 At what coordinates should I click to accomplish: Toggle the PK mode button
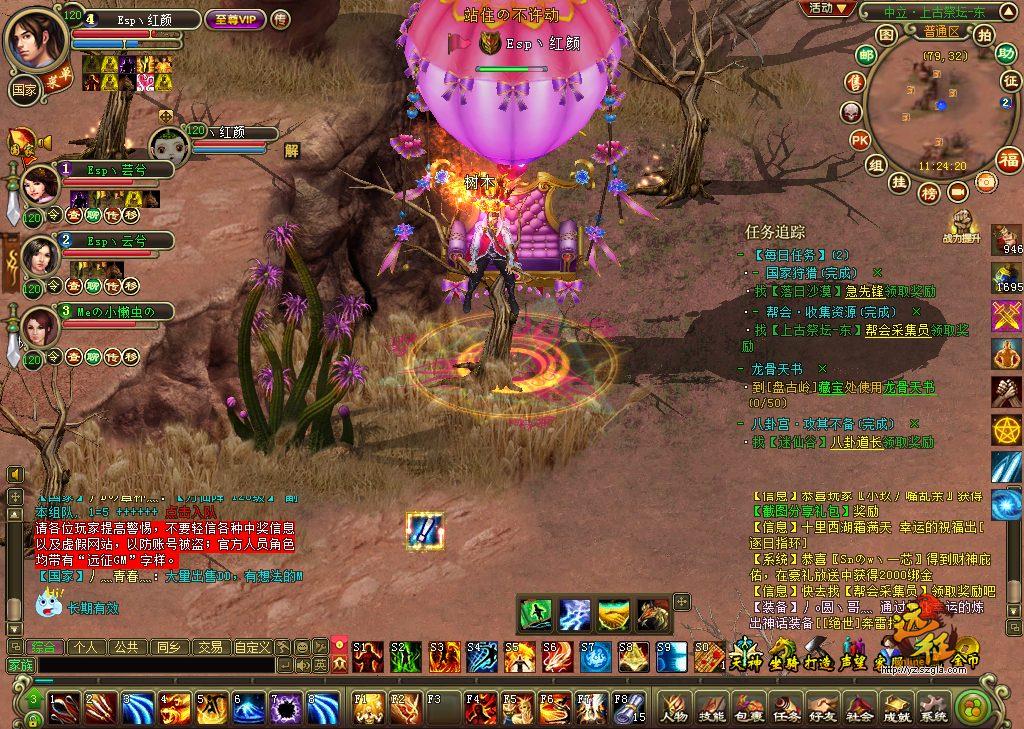pyautogui.click(x=858, y=139)
